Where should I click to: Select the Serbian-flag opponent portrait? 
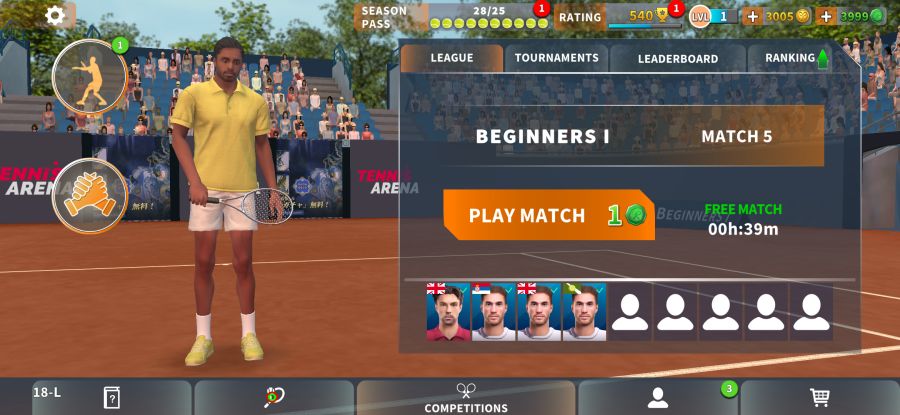493,311
